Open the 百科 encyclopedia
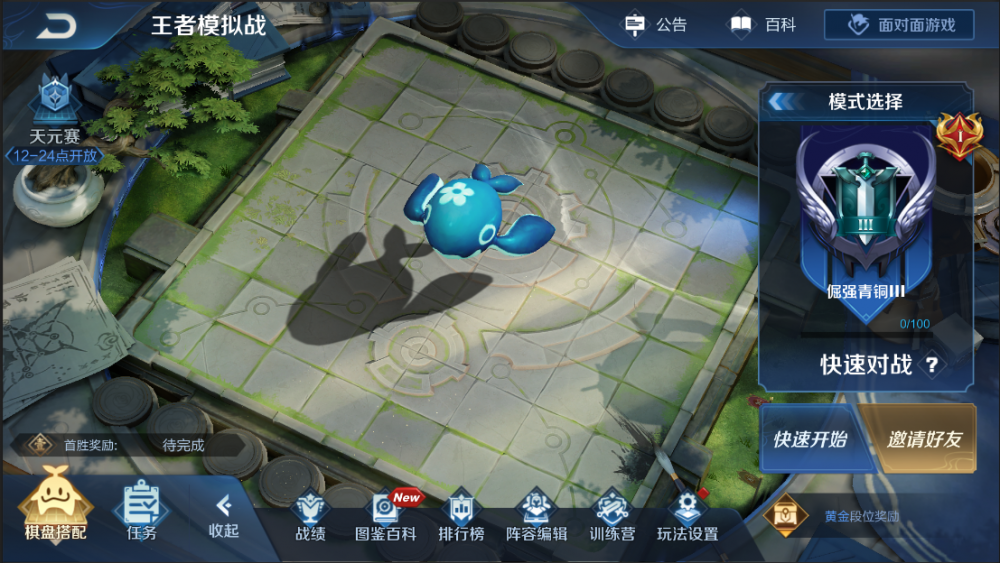 pos(763,25)
